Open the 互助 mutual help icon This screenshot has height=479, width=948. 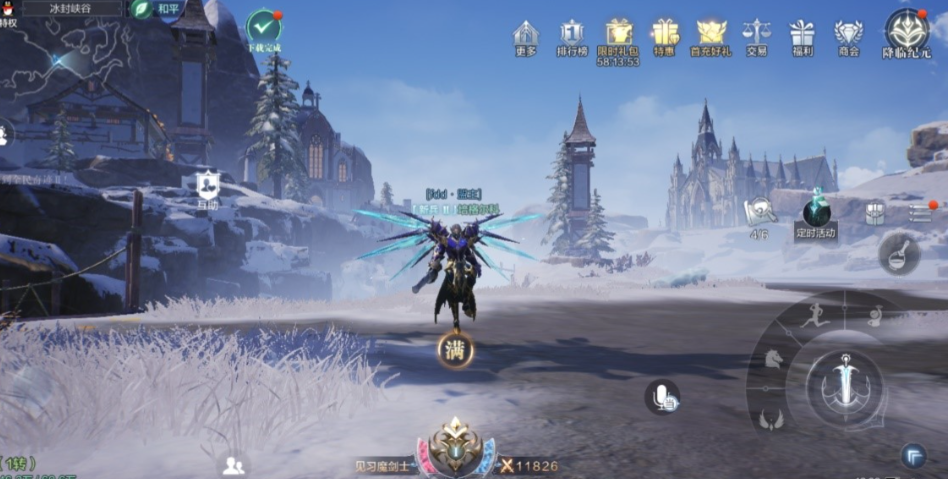[207, 185]
